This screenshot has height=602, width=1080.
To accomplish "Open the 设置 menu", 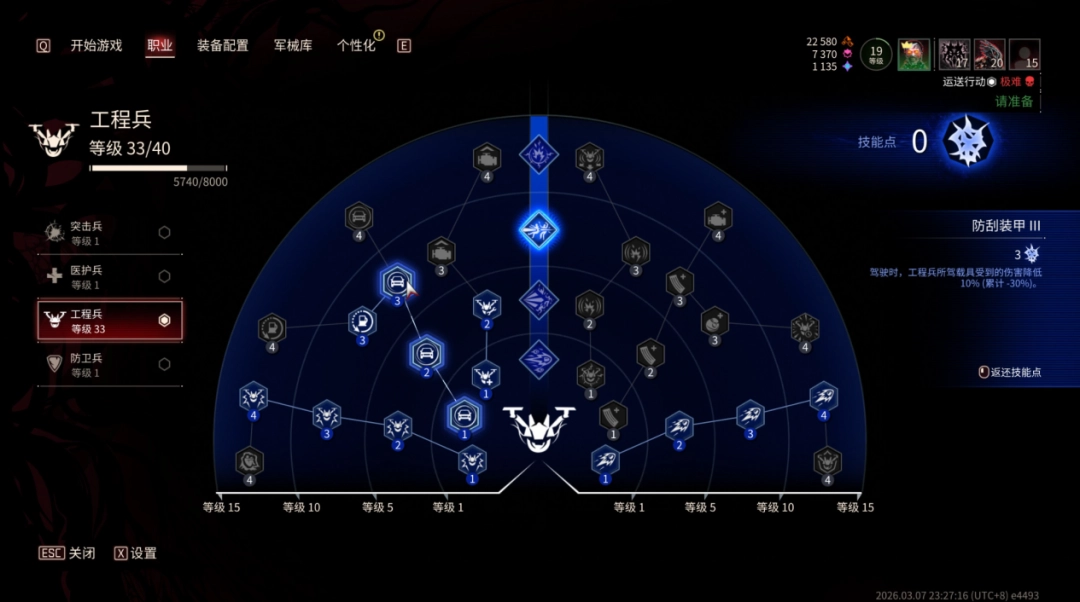I will [x=135, y=553].
